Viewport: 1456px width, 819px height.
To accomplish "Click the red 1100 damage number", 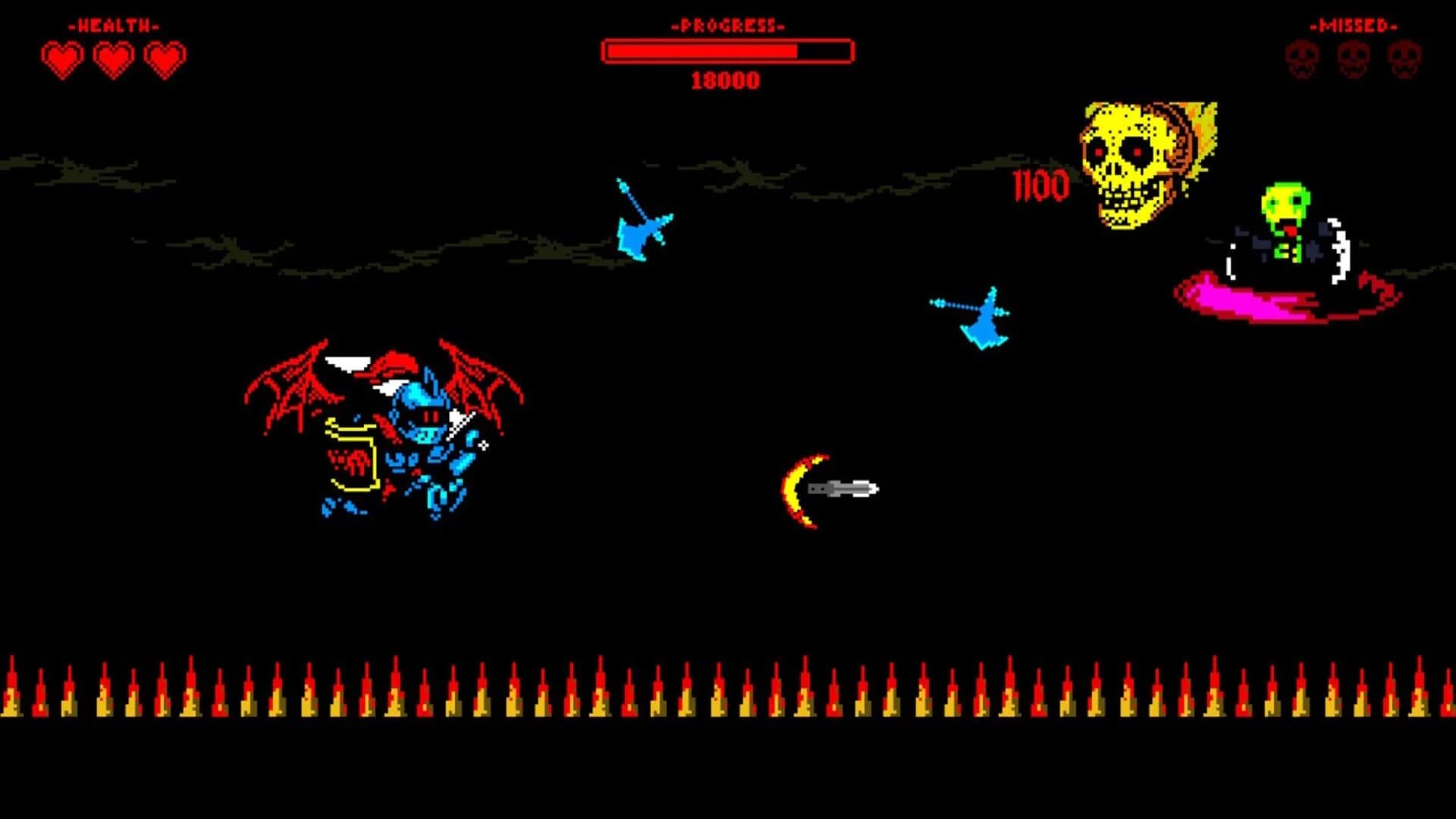I will [x=1039, y=185].
